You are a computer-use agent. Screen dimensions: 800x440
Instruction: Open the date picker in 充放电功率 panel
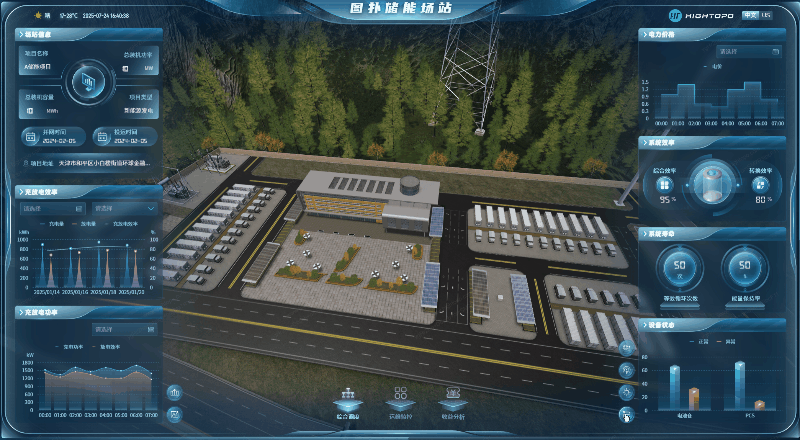[124, 328]
